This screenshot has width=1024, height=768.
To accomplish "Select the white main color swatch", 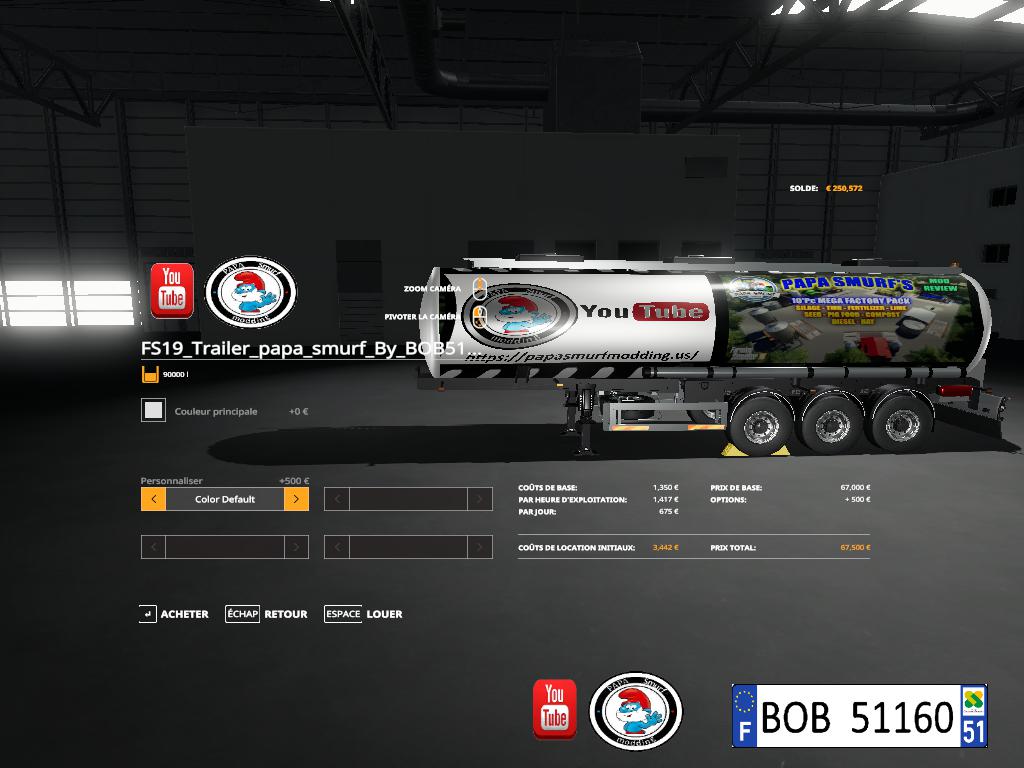I will click(x=153, y=410).
